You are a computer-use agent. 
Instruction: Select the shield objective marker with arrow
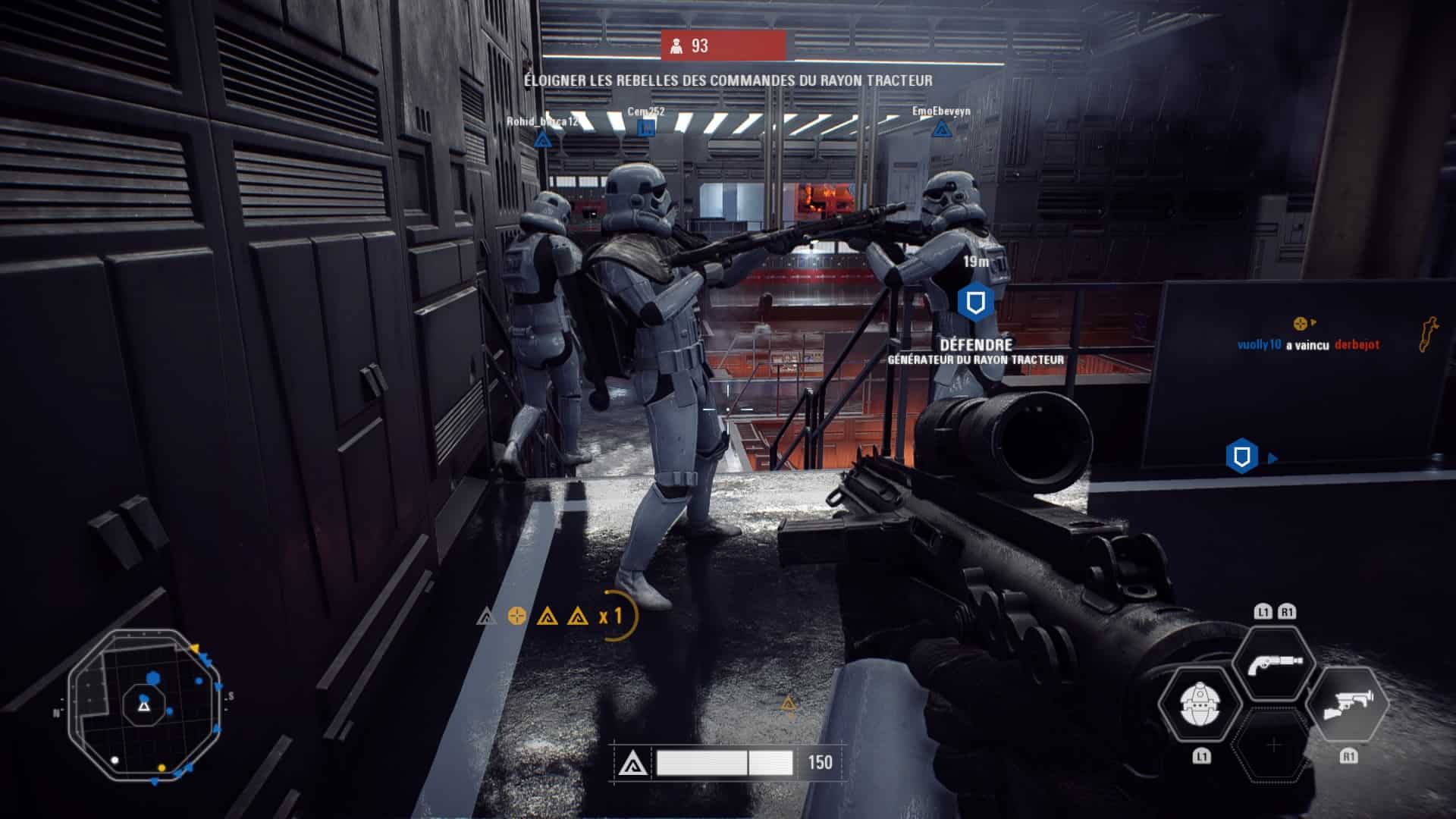[1242, 457]
